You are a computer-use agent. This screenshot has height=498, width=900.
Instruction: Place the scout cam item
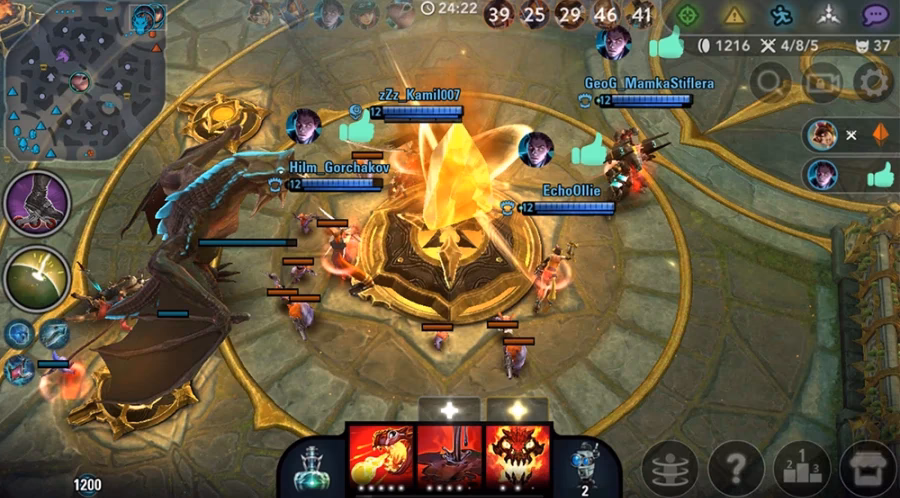tap(583, 463)
